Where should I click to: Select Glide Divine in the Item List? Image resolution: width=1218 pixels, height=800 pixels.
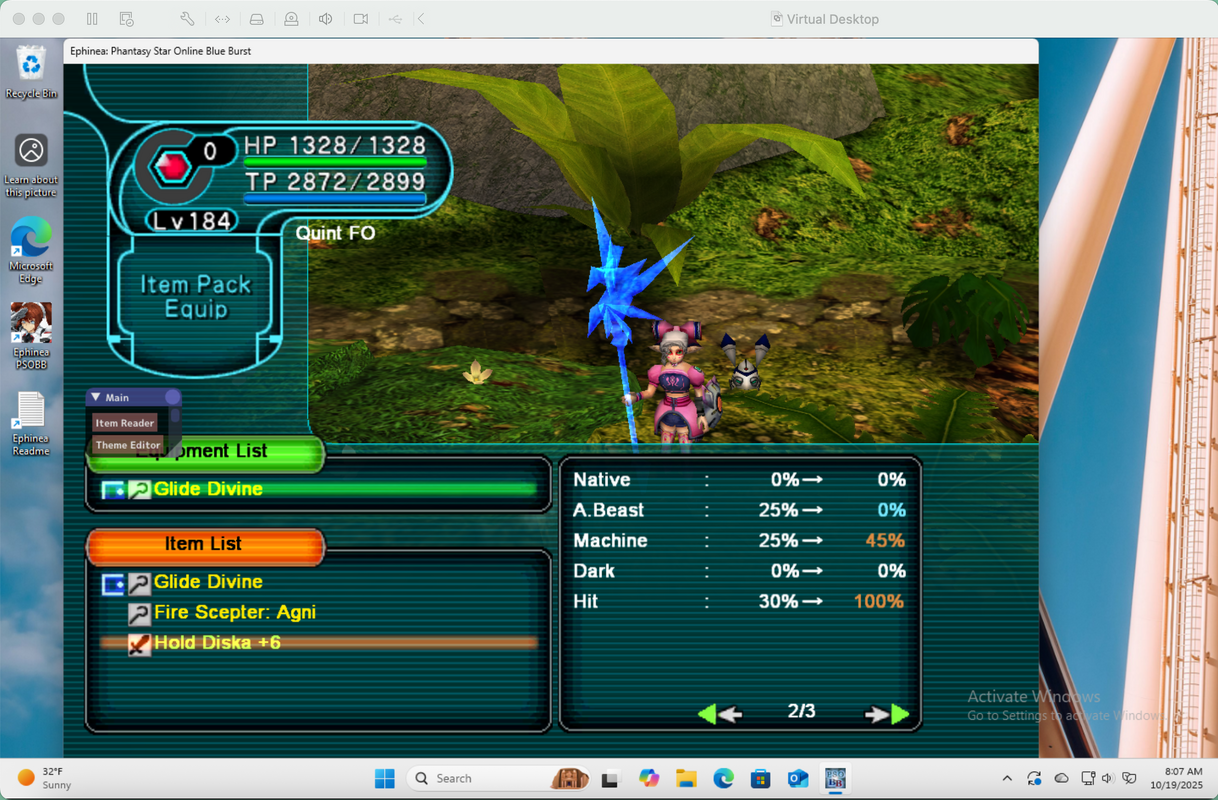[x=208, y=582]
